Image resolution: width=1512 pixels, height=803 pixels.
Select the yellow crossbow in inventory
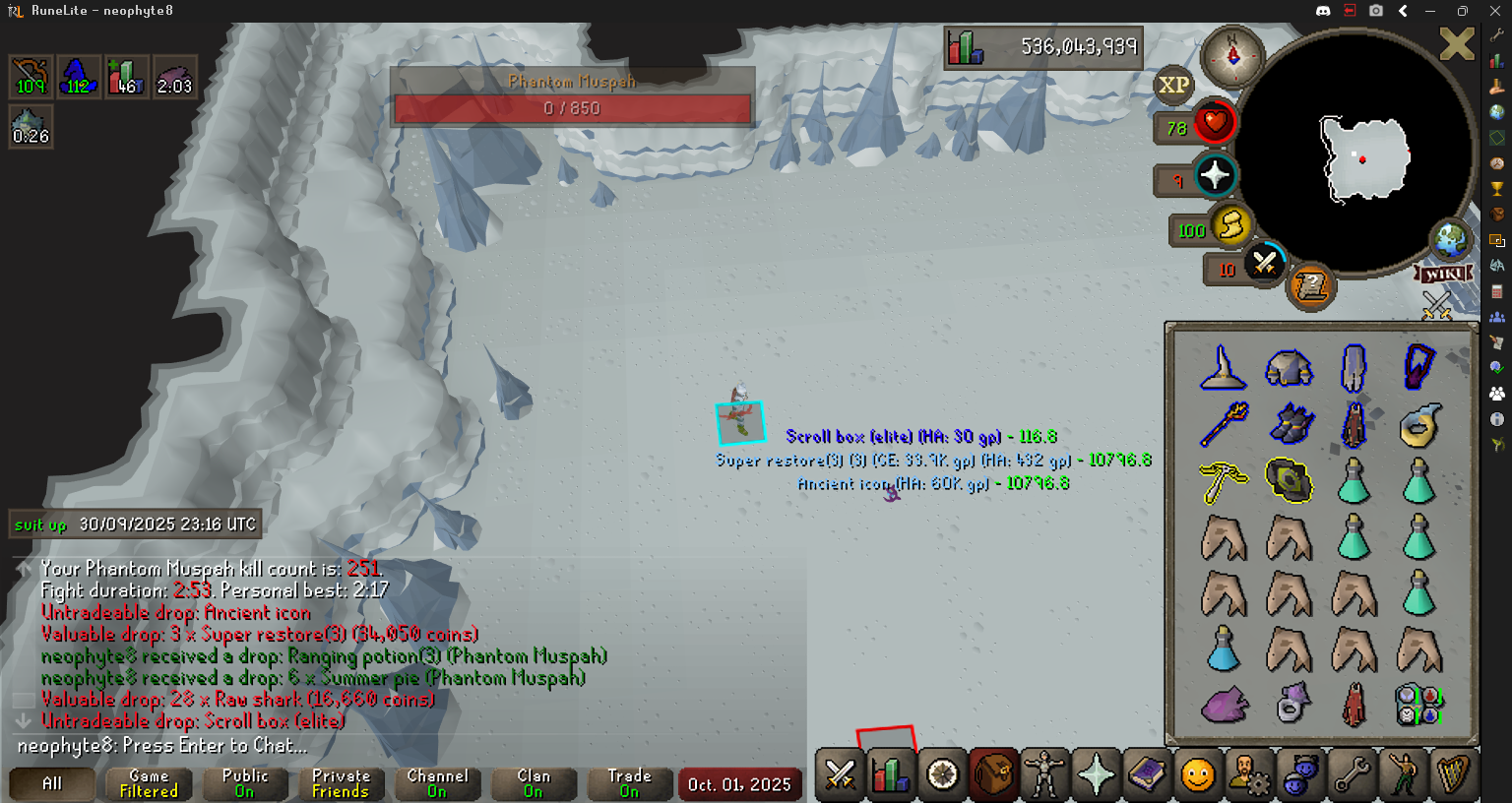pos(1224,482)
